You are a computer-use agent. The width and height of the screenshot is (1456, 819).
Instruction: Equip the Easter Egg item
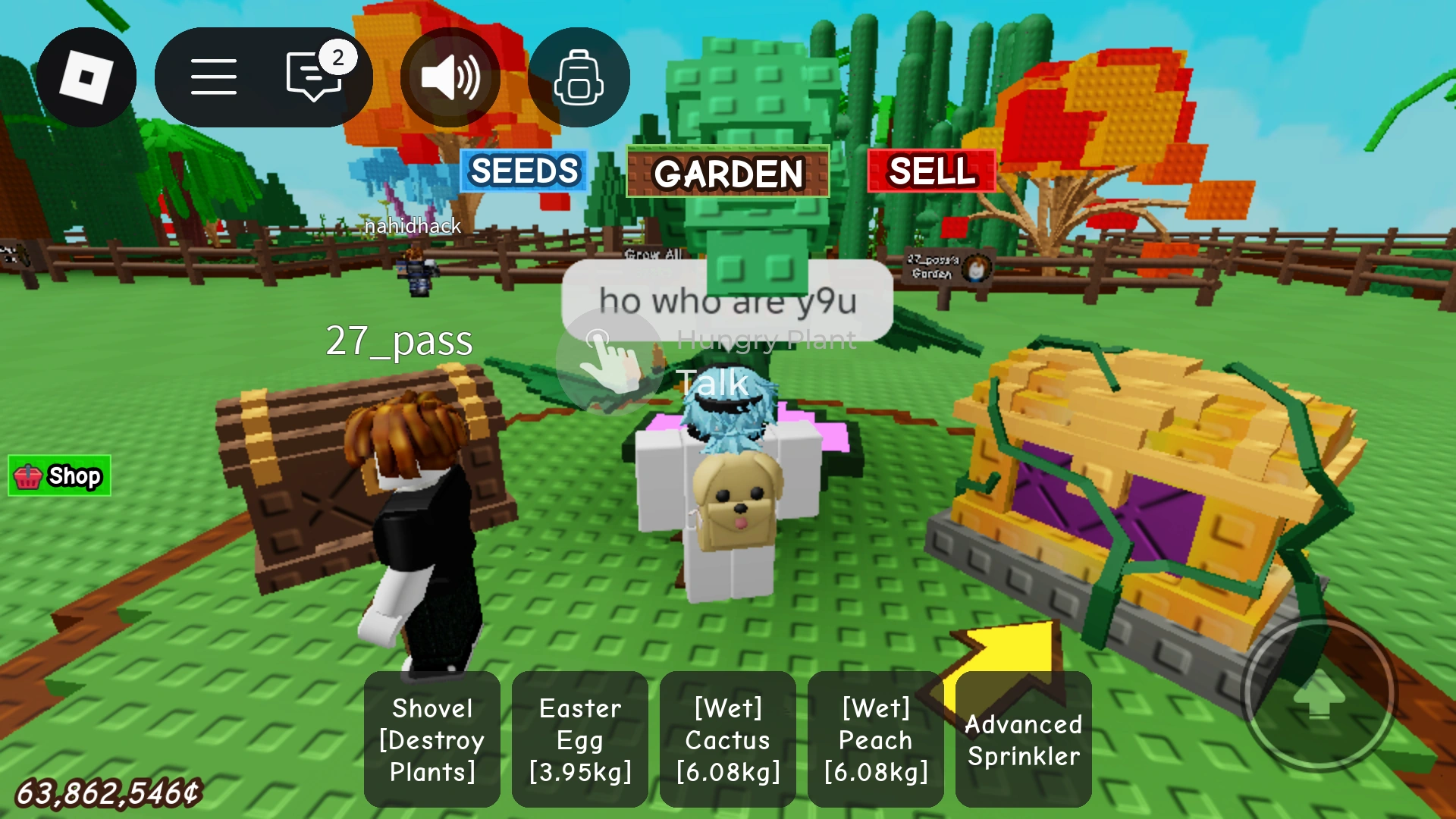click(x=579, y=739)
